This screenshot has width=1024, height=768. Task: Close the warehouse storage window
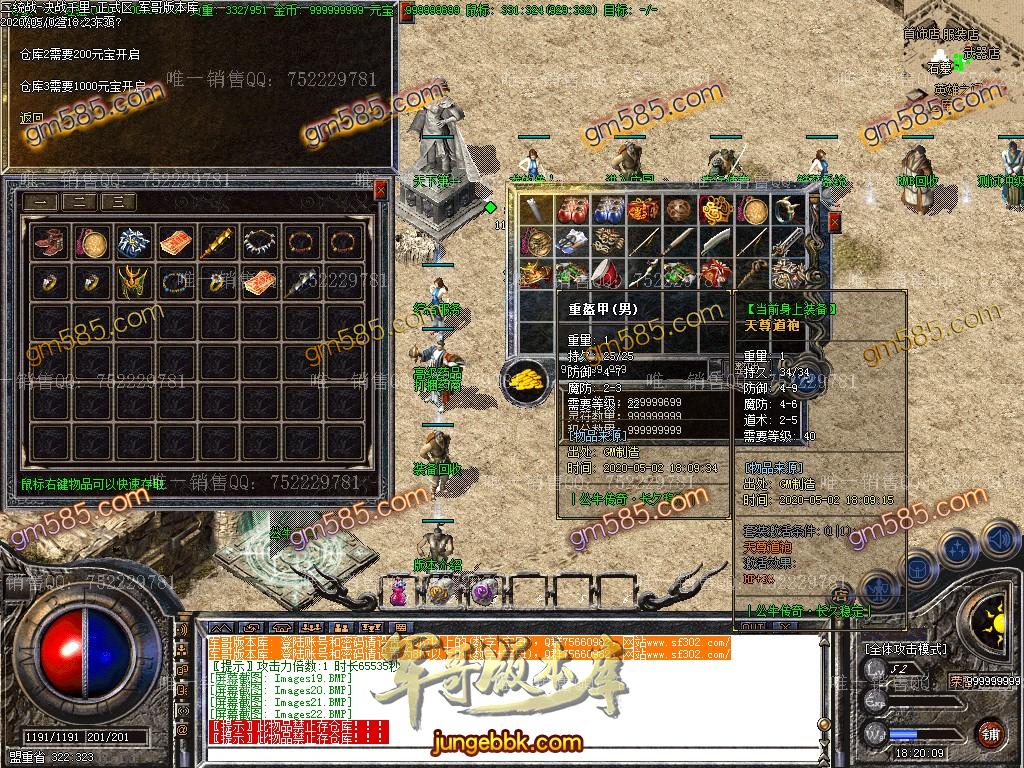(x=380, y=189)
